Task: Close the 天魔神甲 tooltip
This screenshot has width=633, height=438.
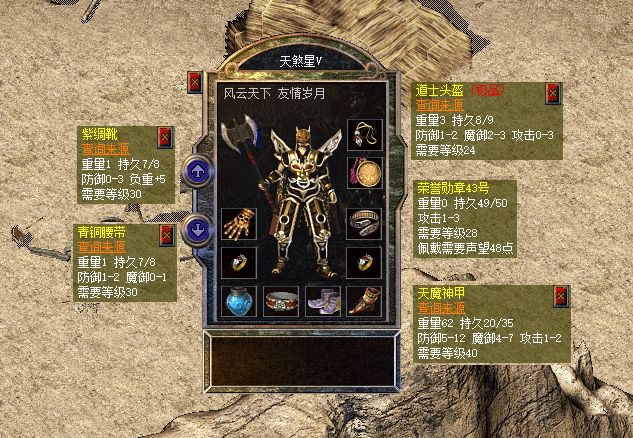Action: (561, 296)
